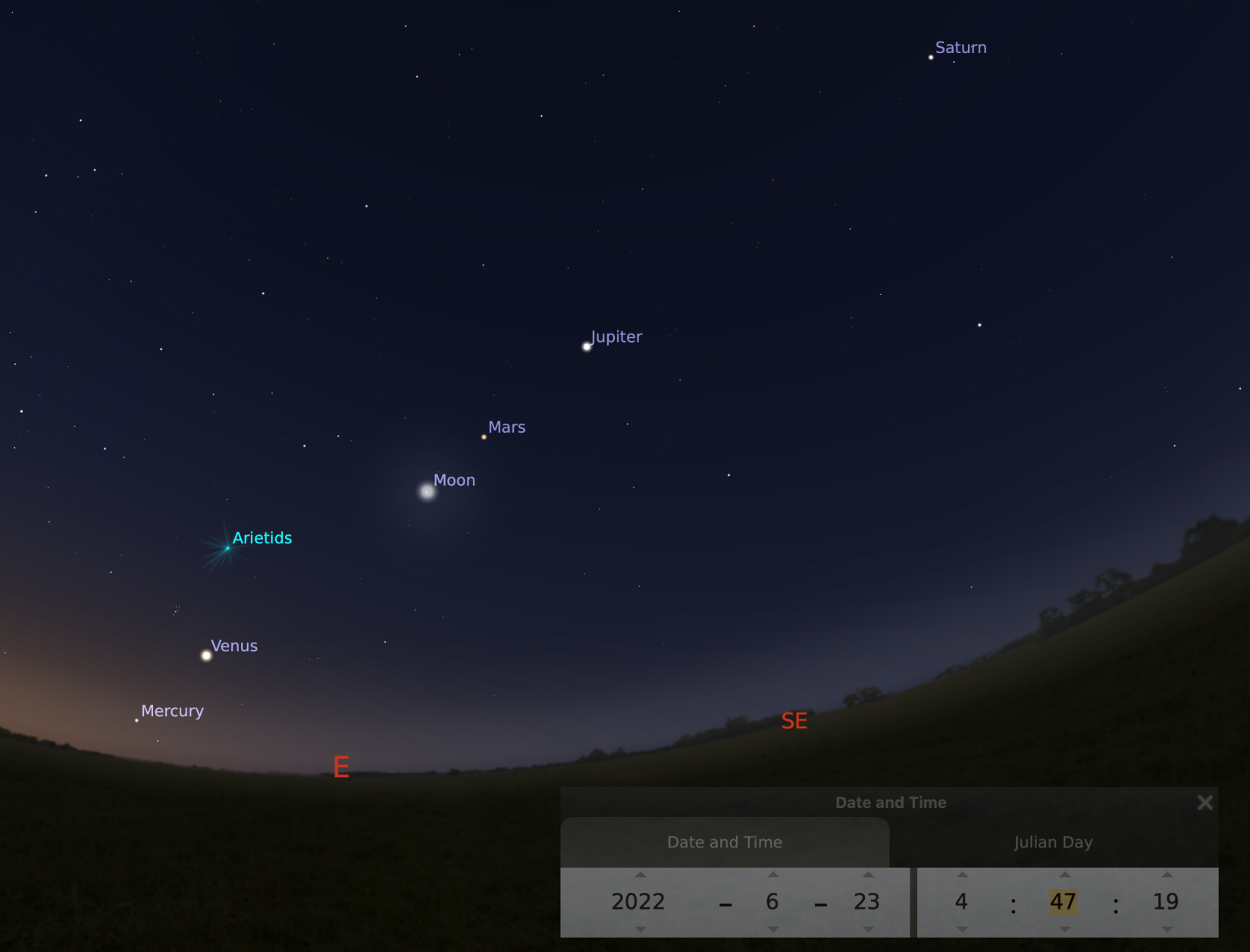
Task: Decrease the seconds 19 with down arrow
Action: point(1167,929)
